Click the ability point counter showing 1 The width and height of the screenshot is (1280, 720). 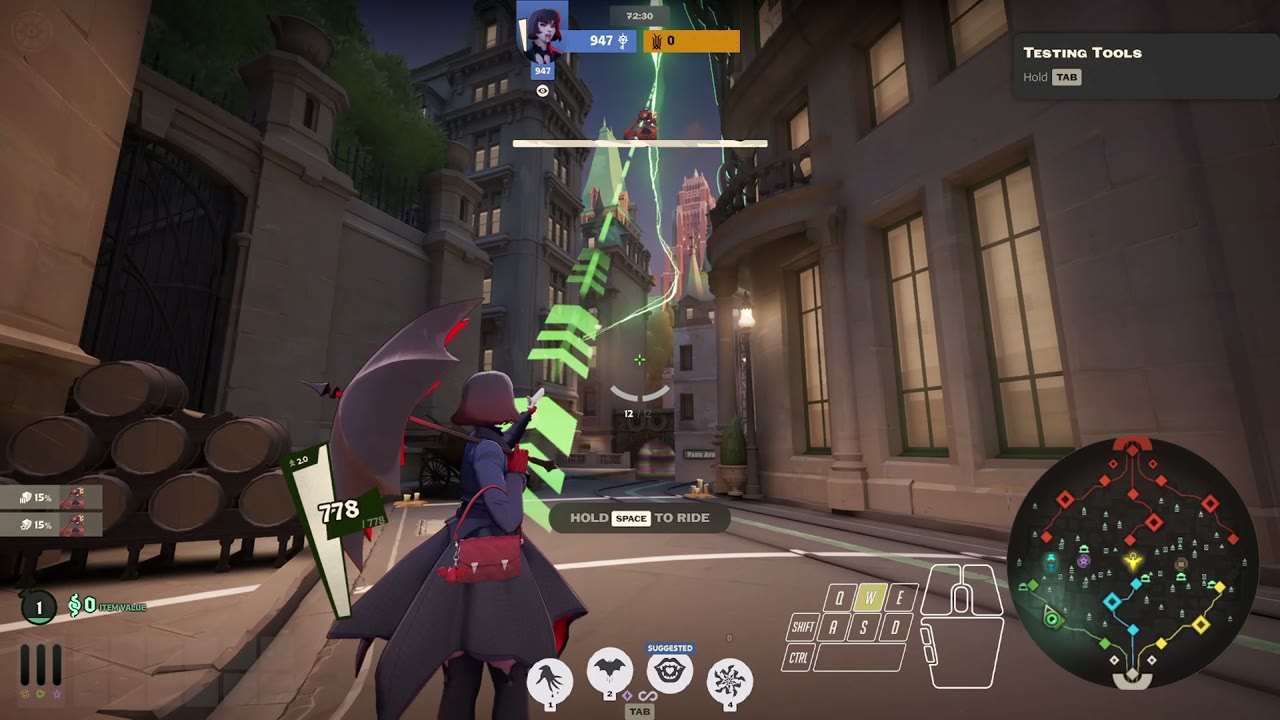[x=39, y=607]
